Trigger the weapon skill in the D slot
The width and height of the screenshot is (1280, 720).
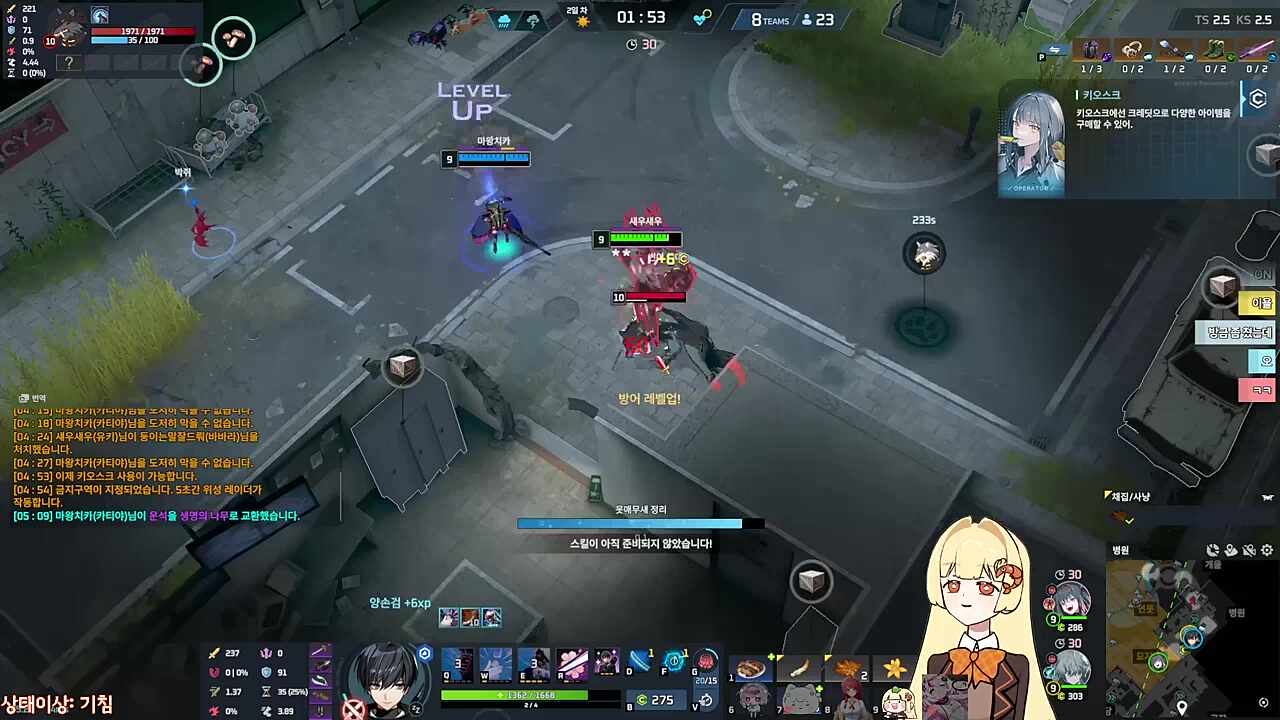point(640,660)
